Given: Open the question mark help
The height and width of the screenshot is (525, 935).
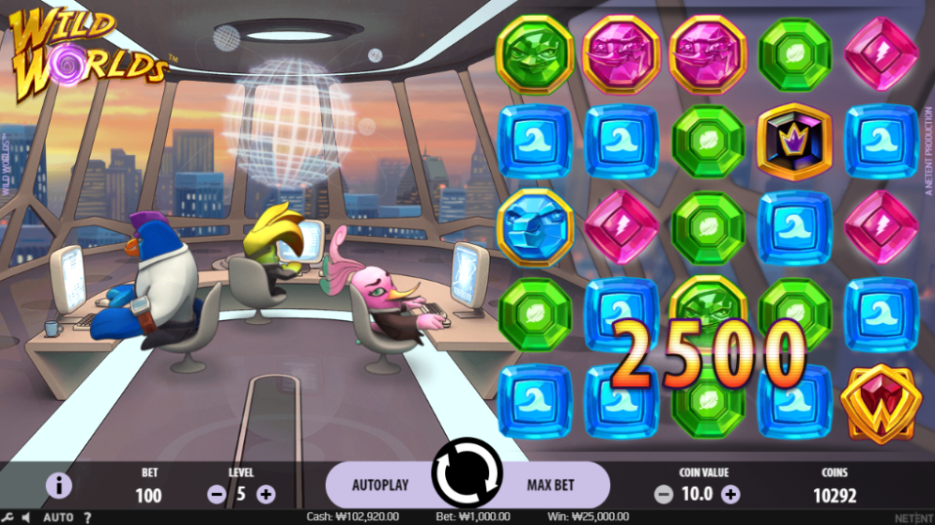Looking at the screenshot, I should pyautogui.click(x=87, y=517).
